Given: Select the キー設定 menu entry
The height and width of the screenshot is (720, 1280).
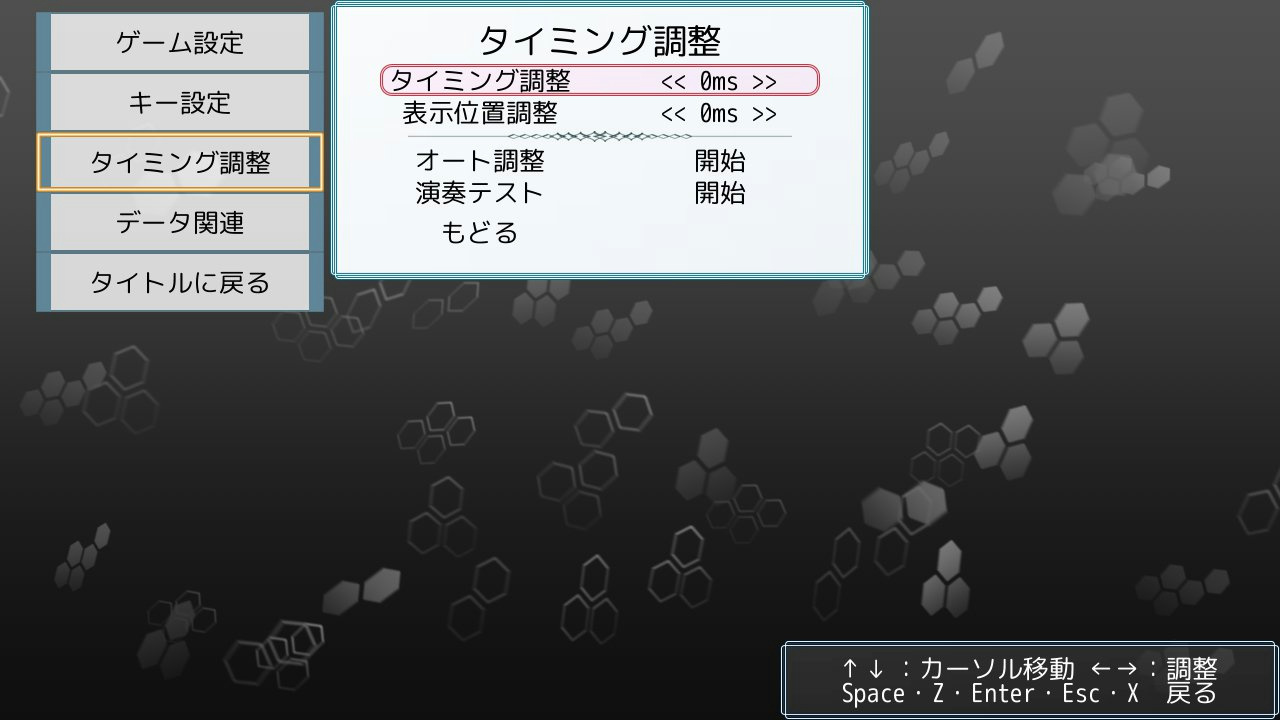Looking at the screenshot, I should point(180,103).
